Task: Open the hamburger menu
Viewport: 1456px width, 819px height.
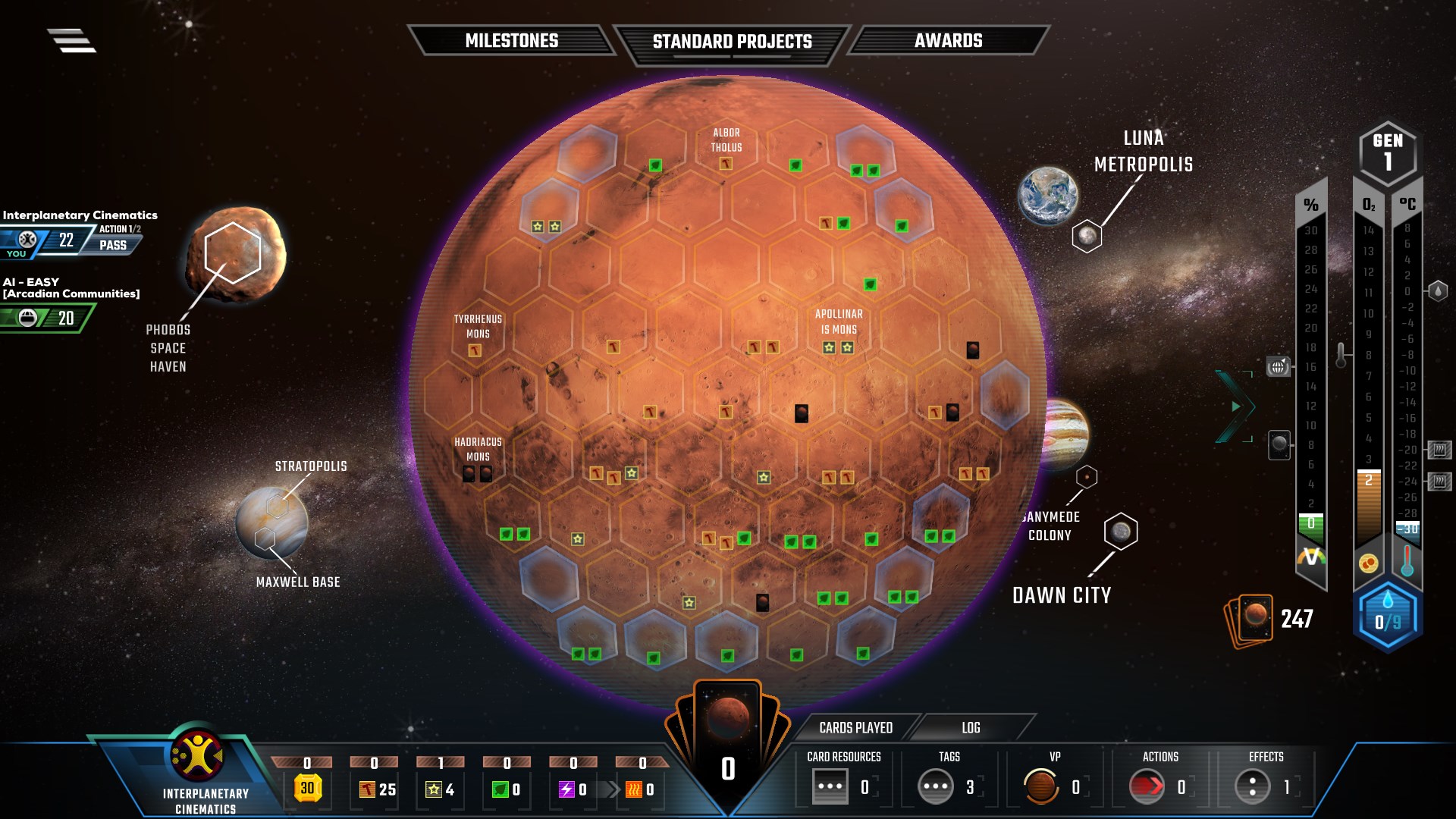Action: (71, 40)
